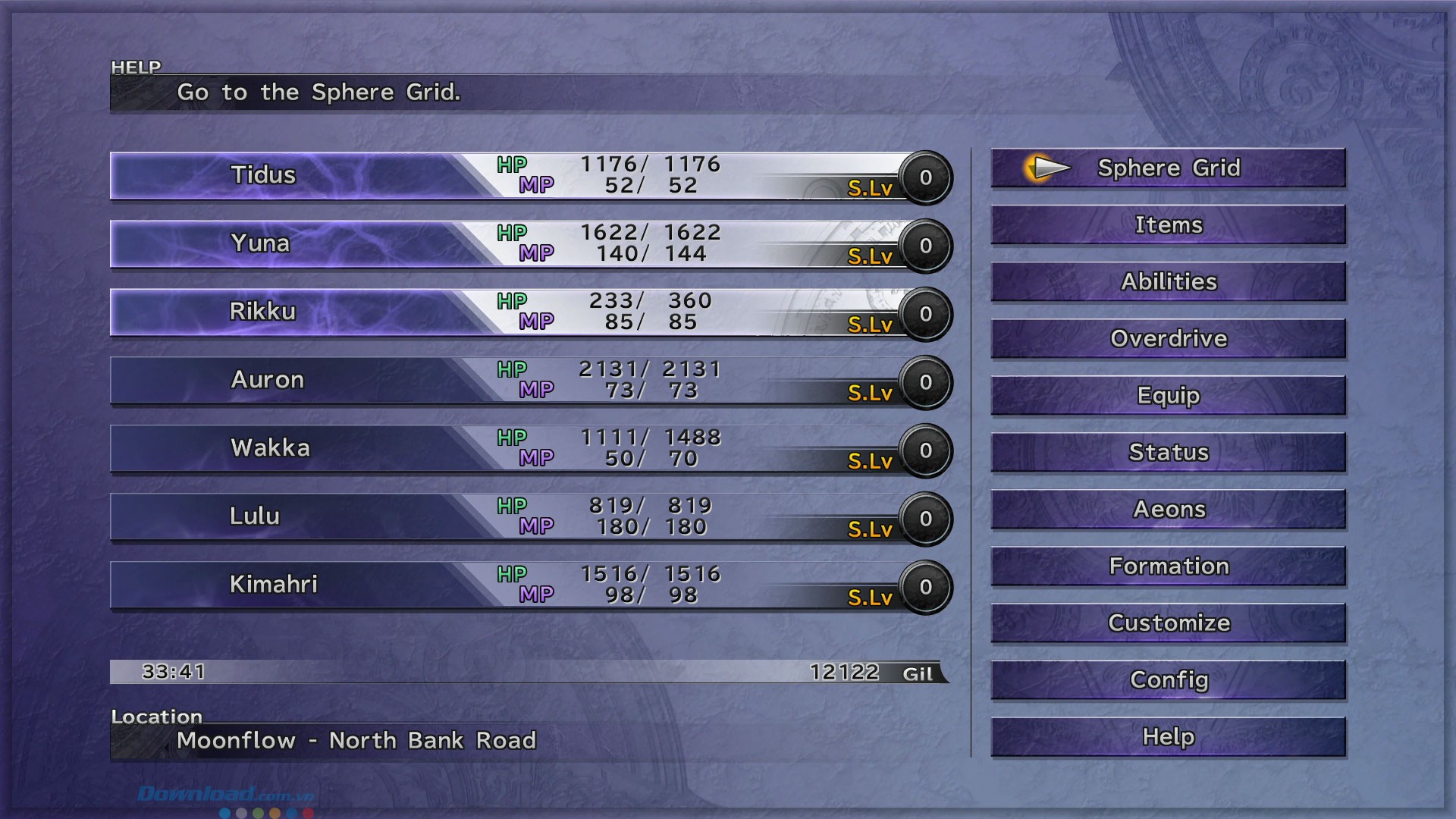Open the Equip menu
Screen dimensions: 1456x819
click(x=1168, y=395)
